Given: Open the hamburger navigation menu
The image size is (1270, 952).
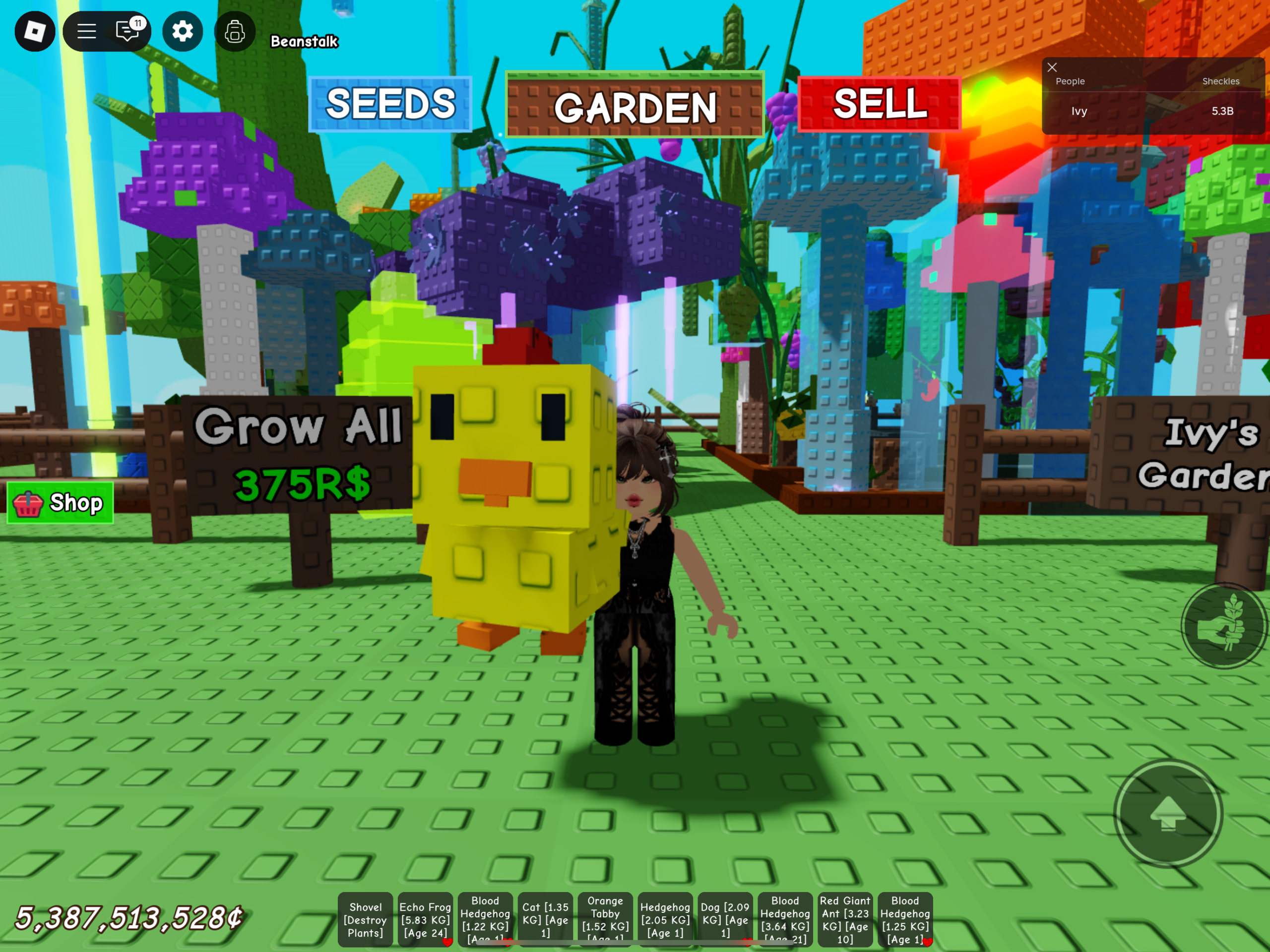Looking at the screenshot, I should coord(86,32).
